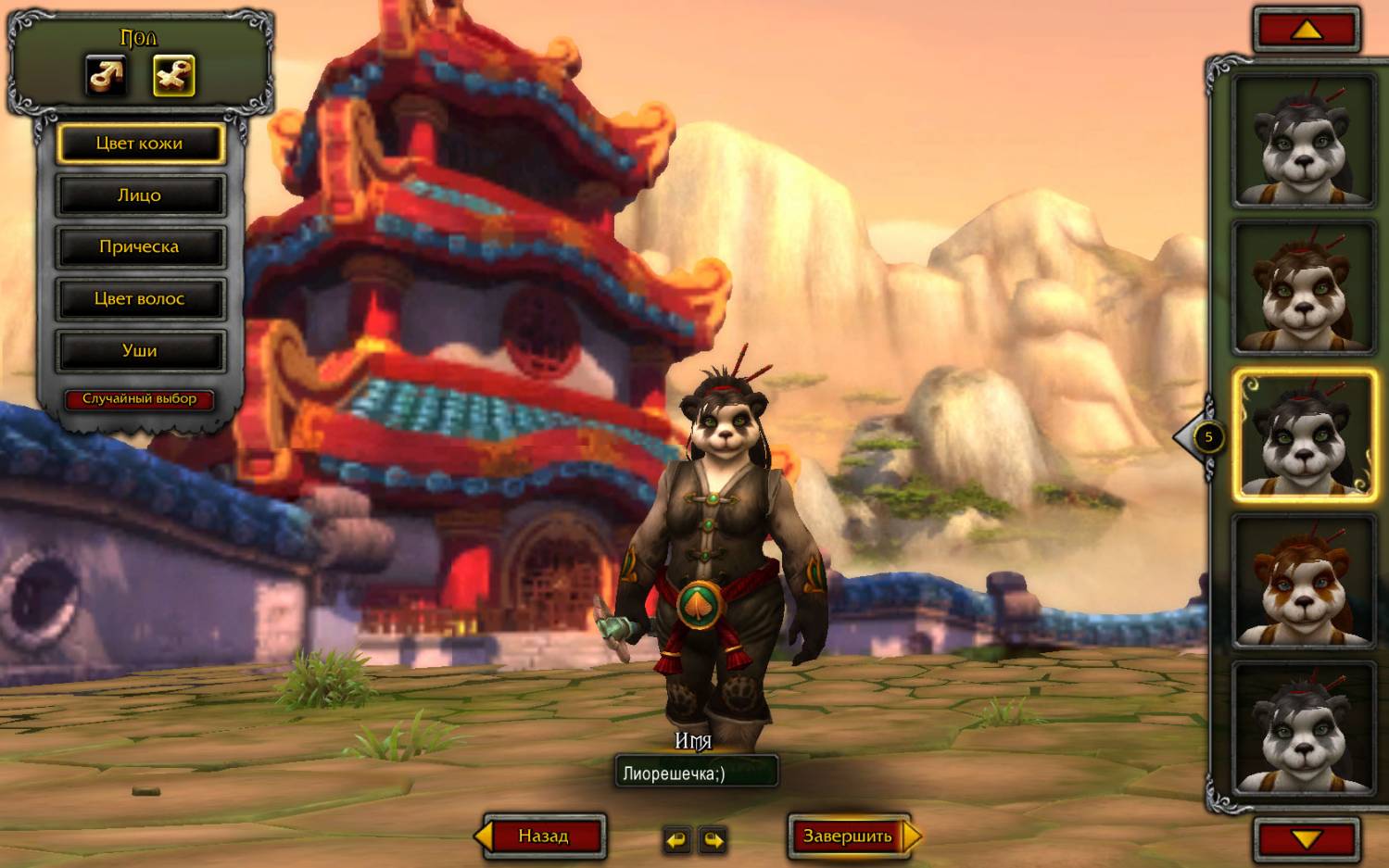Screen dimensions: 1389x868
Task: Open the Прическа hairstyle category
Action: tap(140, 247)
